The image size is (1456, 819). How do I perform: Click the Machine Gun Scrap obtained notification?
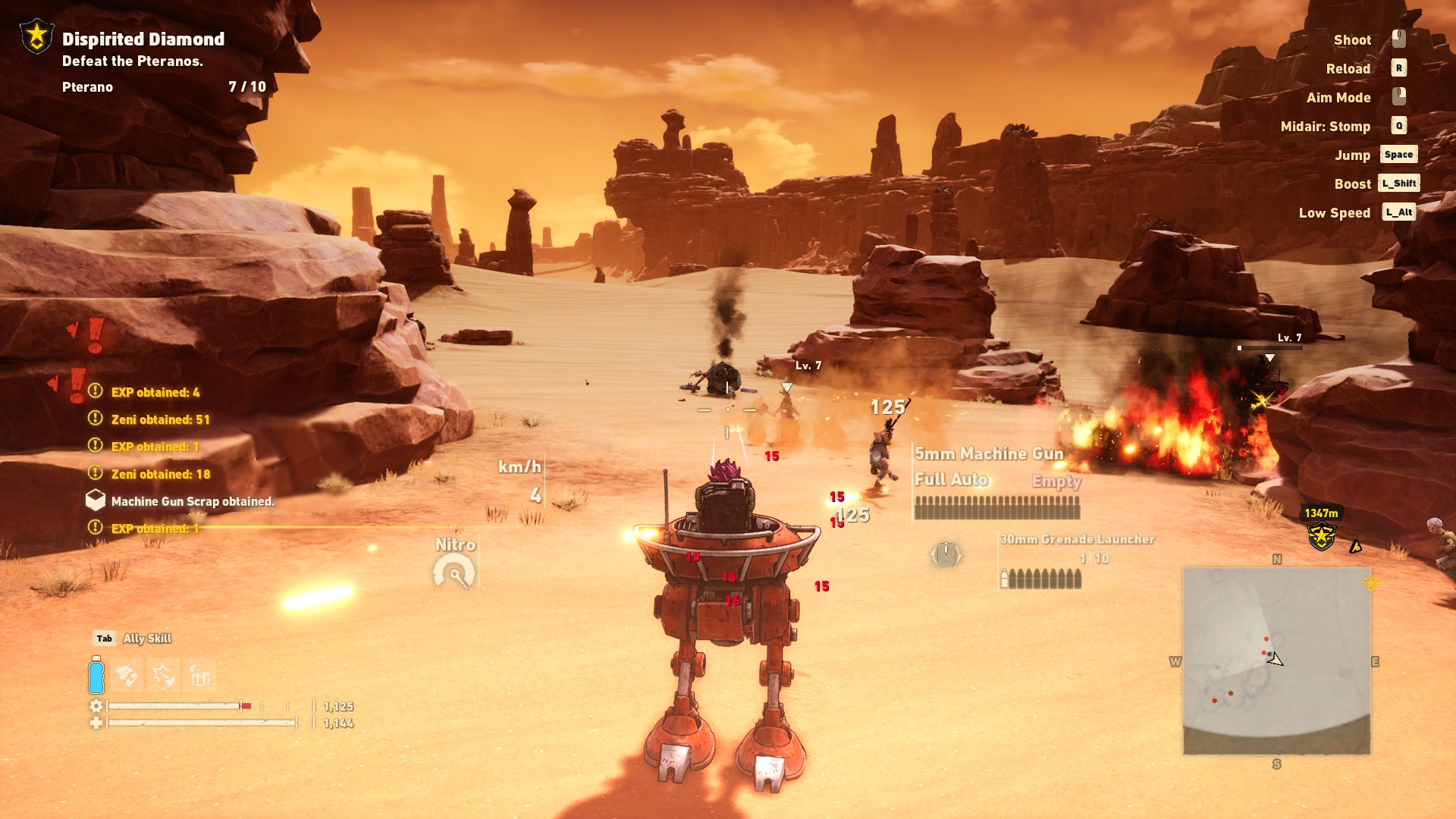192,501
